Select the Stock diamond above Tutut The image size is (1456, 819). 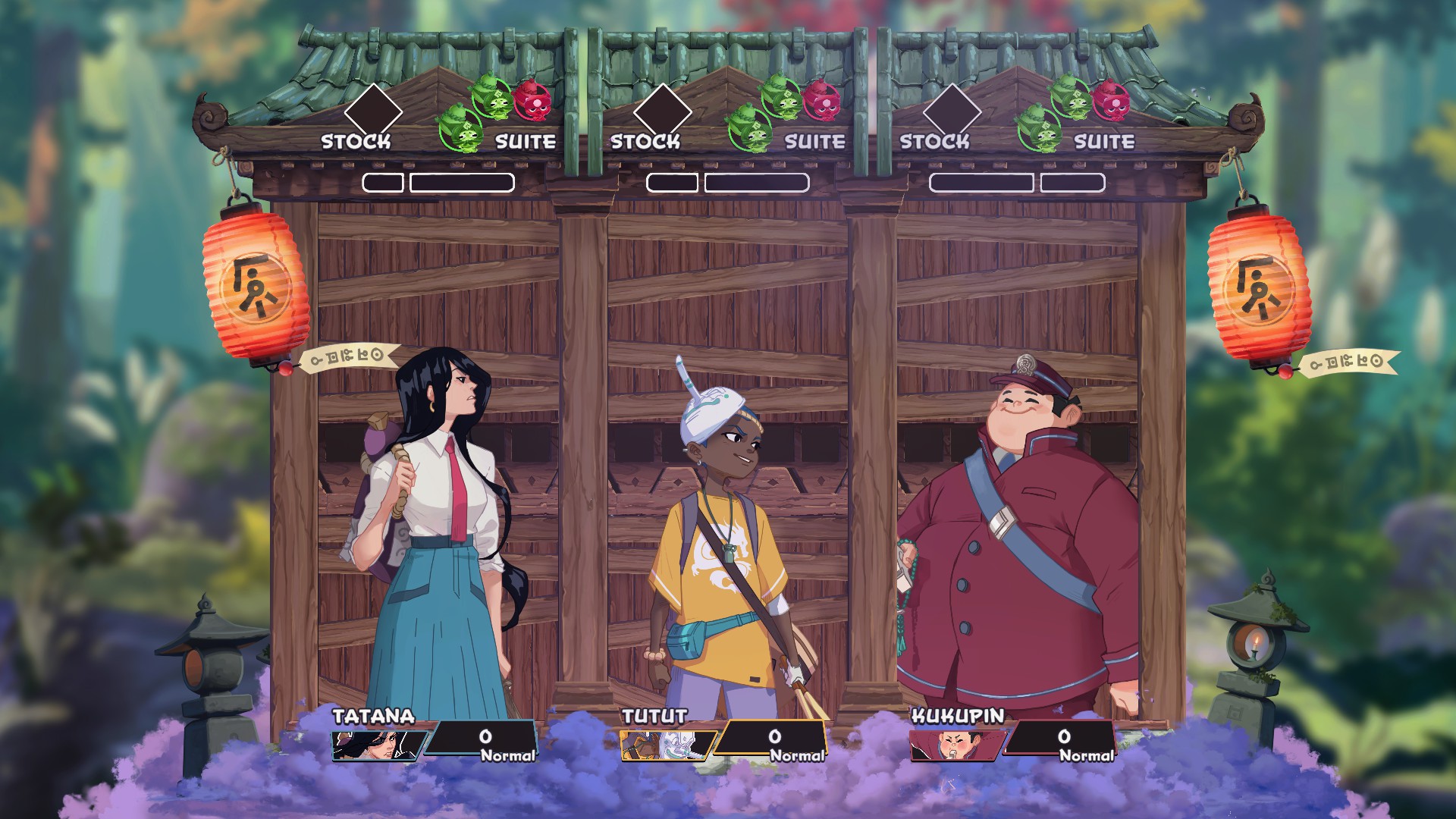(662, 111)
